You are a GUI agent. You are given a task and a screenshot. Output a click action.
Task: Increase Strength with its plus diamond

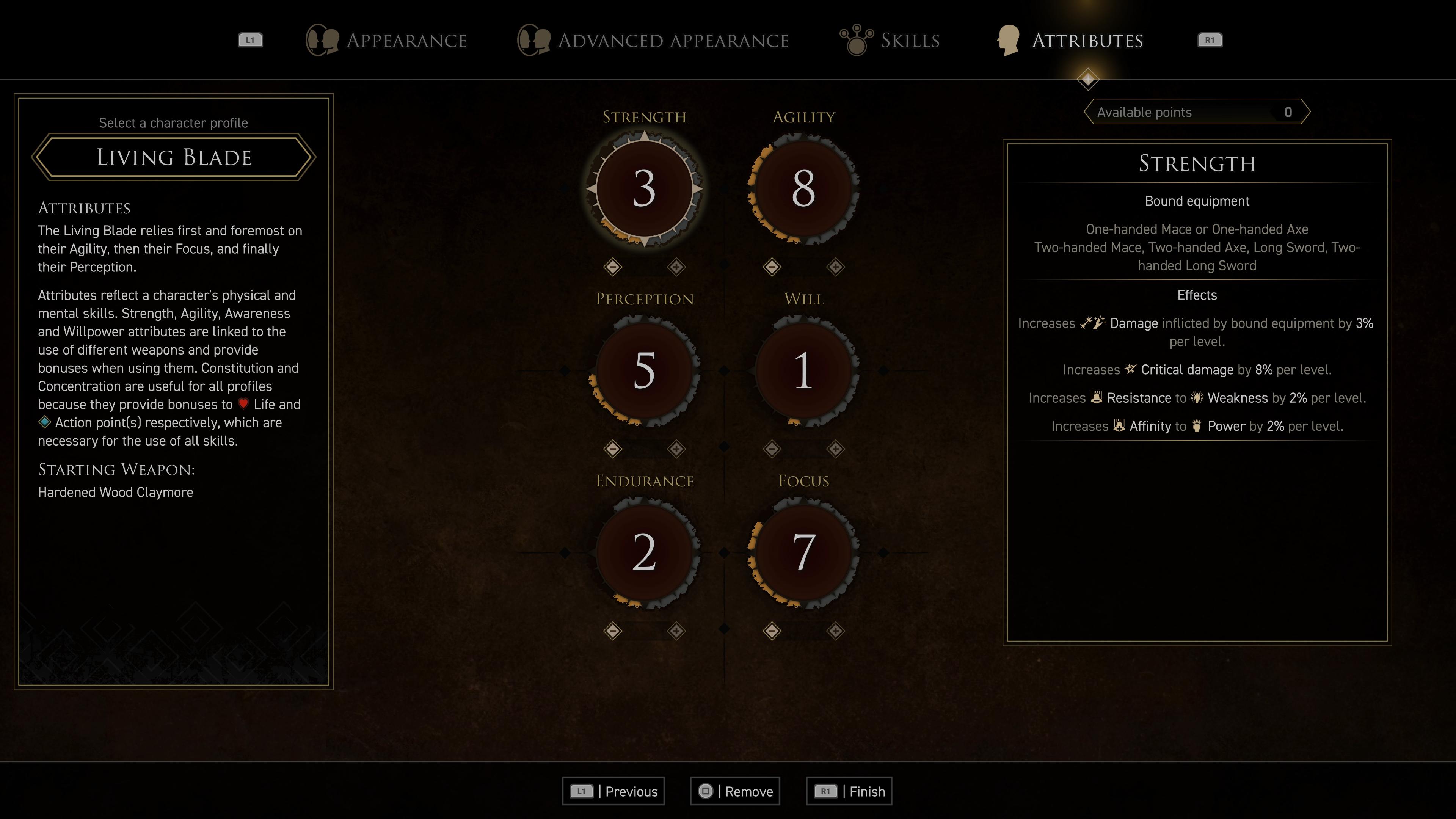[x=676, y=267]
